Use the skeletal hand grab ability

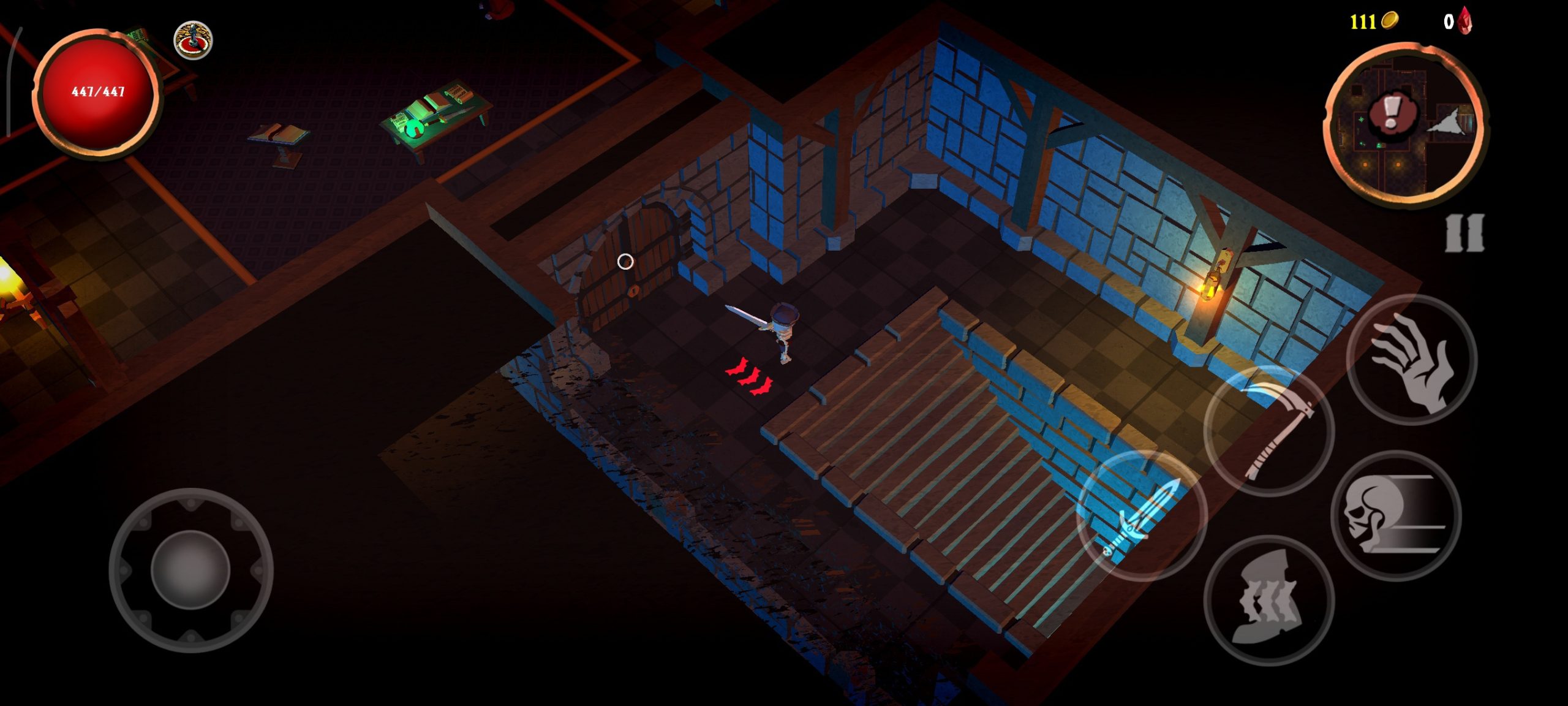[x=1411, y=360]
